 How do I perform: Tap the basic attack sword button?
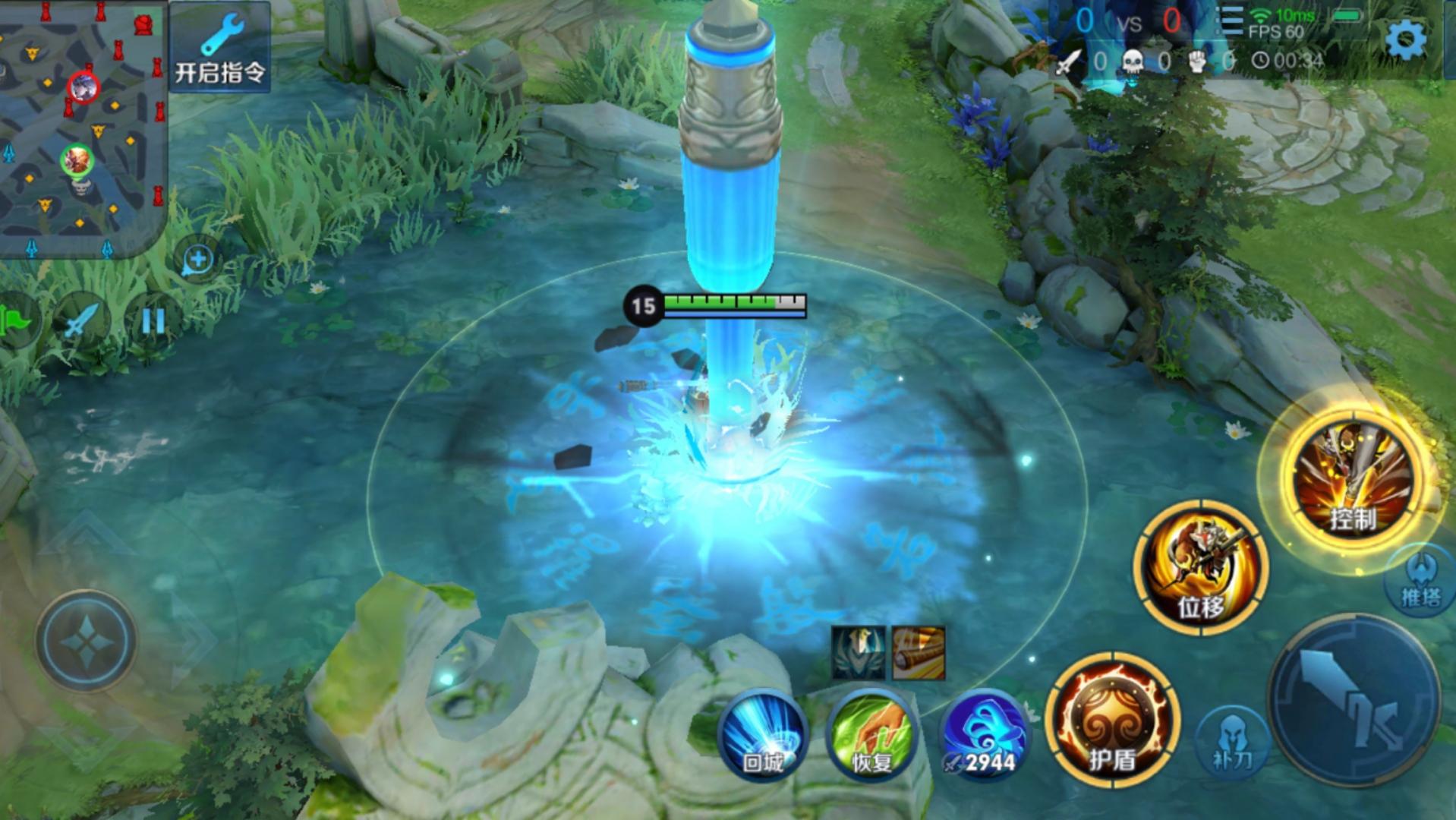(x=1354, y=700)
